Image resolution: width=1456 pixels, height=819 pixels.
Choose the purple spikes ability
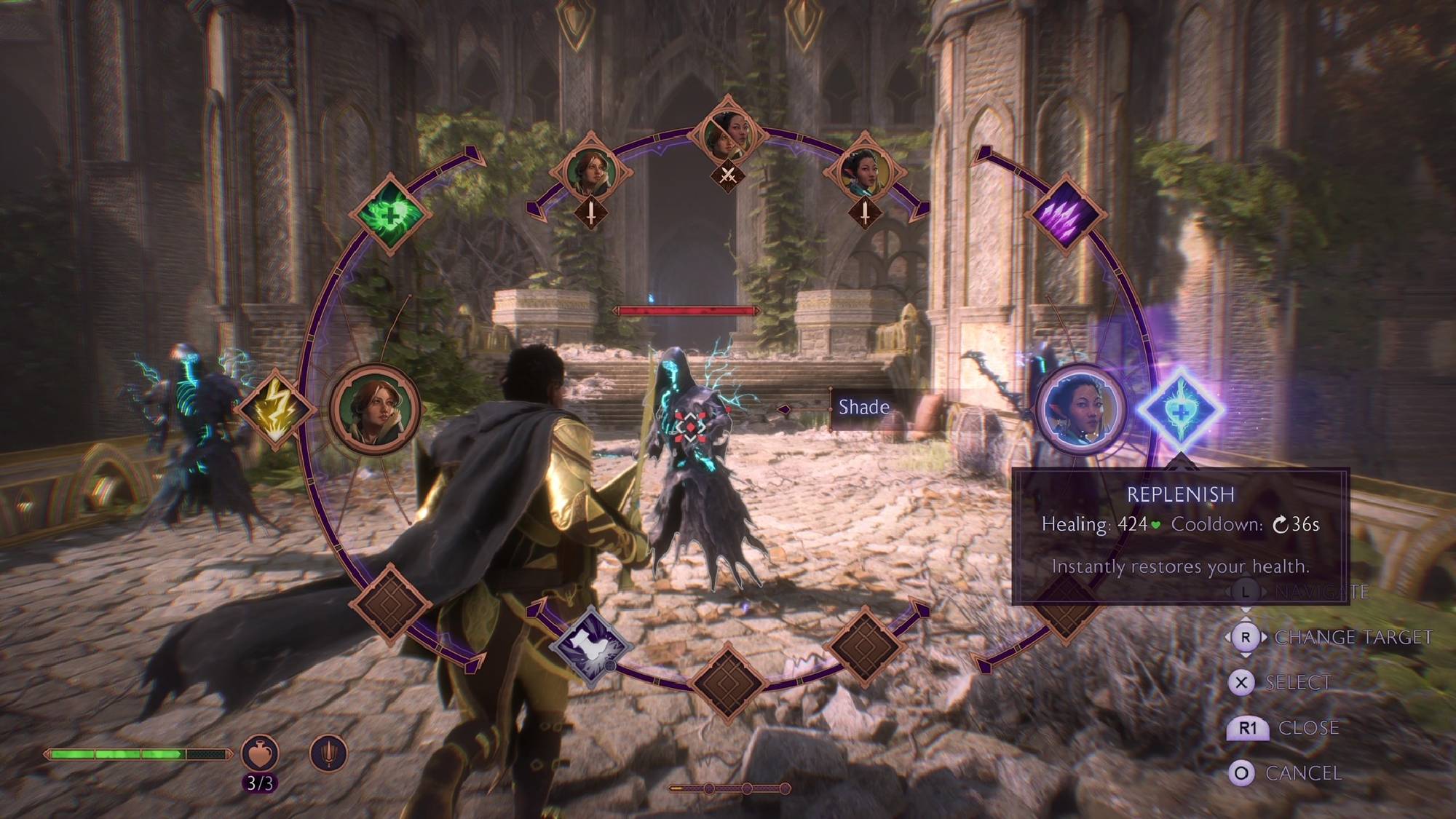tap(1064, 213)
